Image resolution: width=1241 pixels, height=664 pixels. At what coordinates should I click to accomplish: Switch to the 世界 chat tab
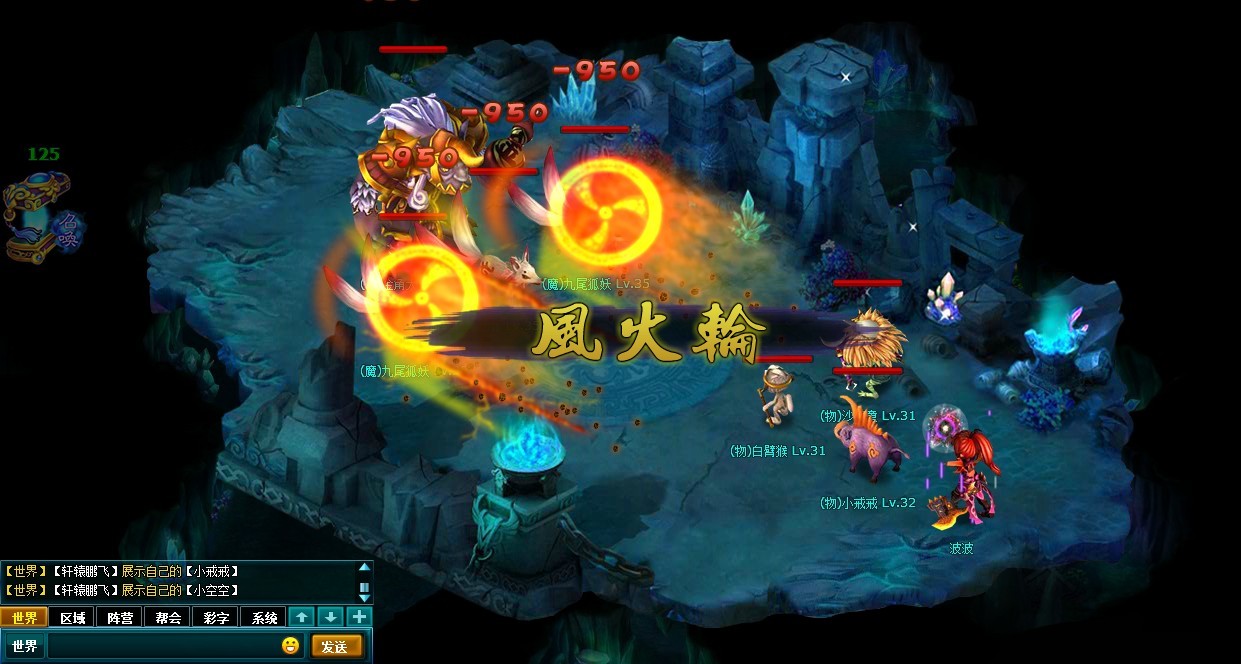(24, 617)
